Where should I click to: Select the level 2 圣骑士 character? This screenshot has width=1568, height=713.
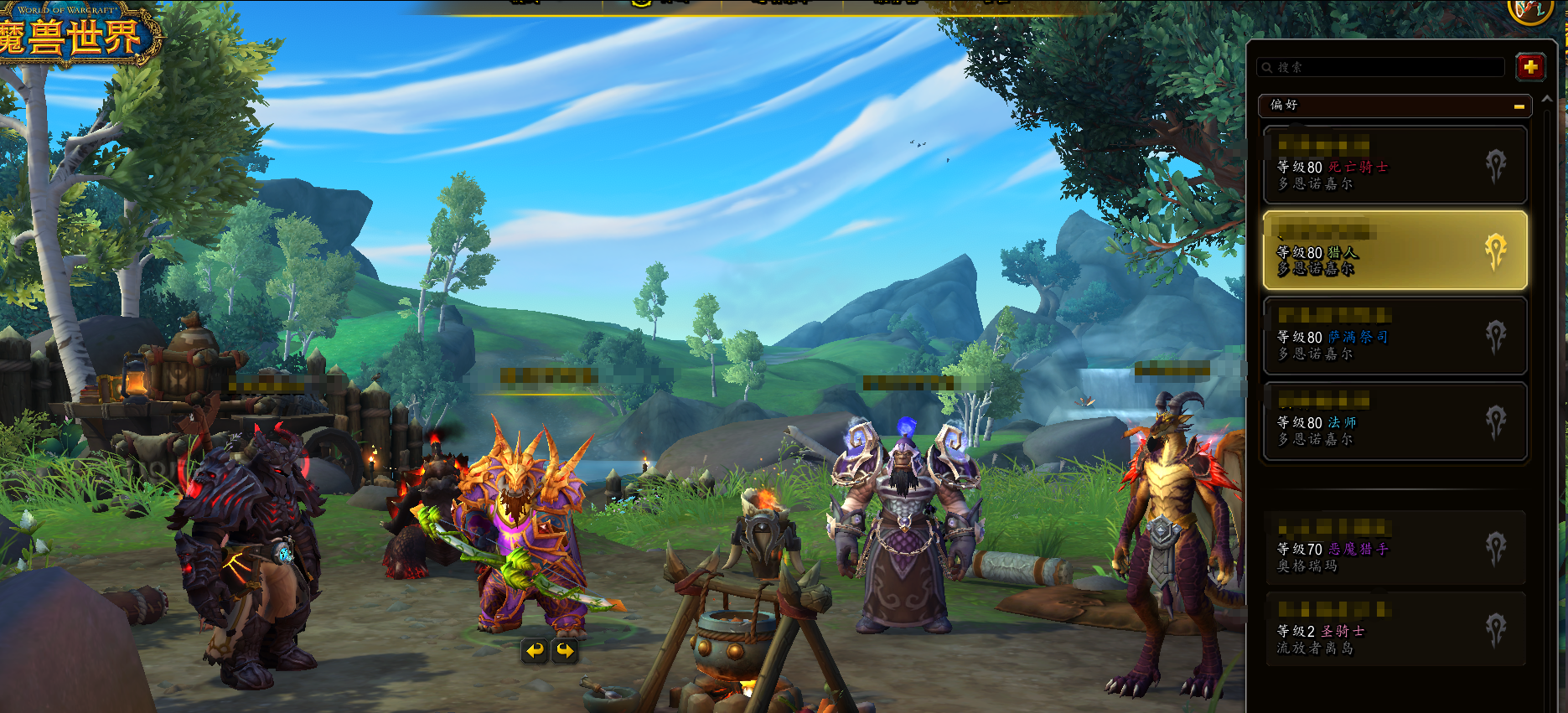coord(1395,630)
